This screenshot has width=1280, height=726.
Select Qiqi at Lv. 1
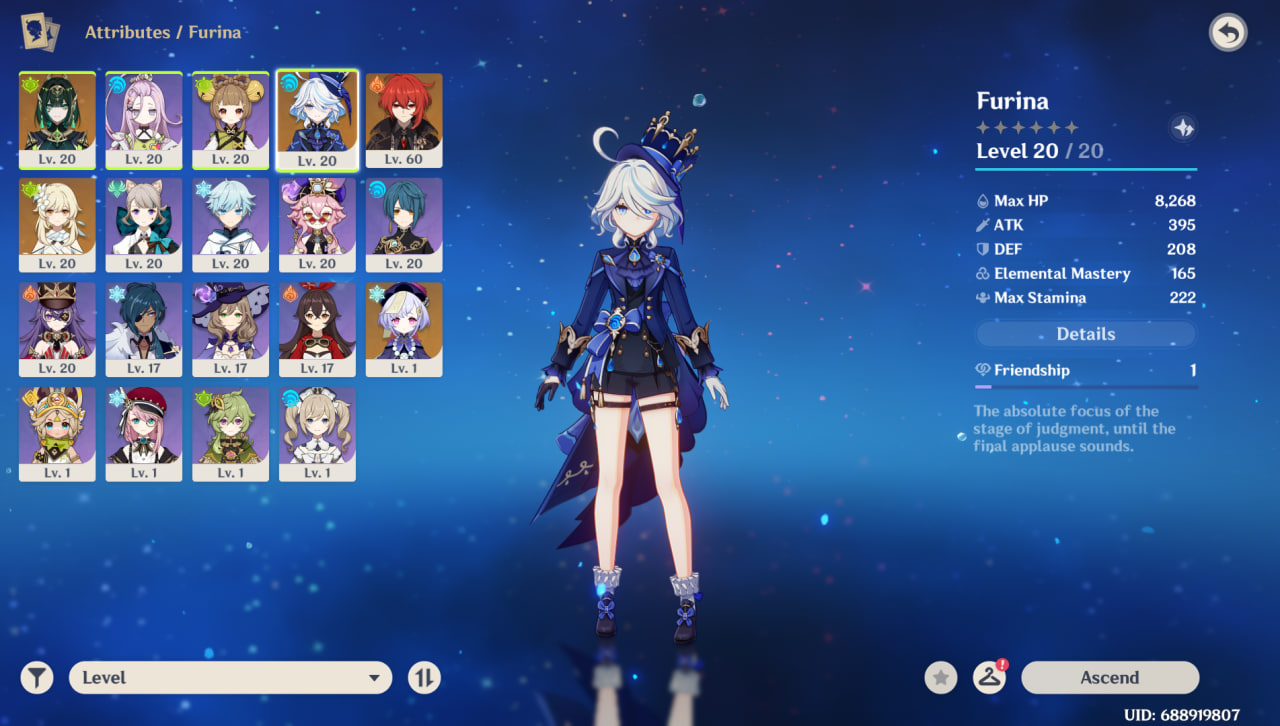click(404, 329)
